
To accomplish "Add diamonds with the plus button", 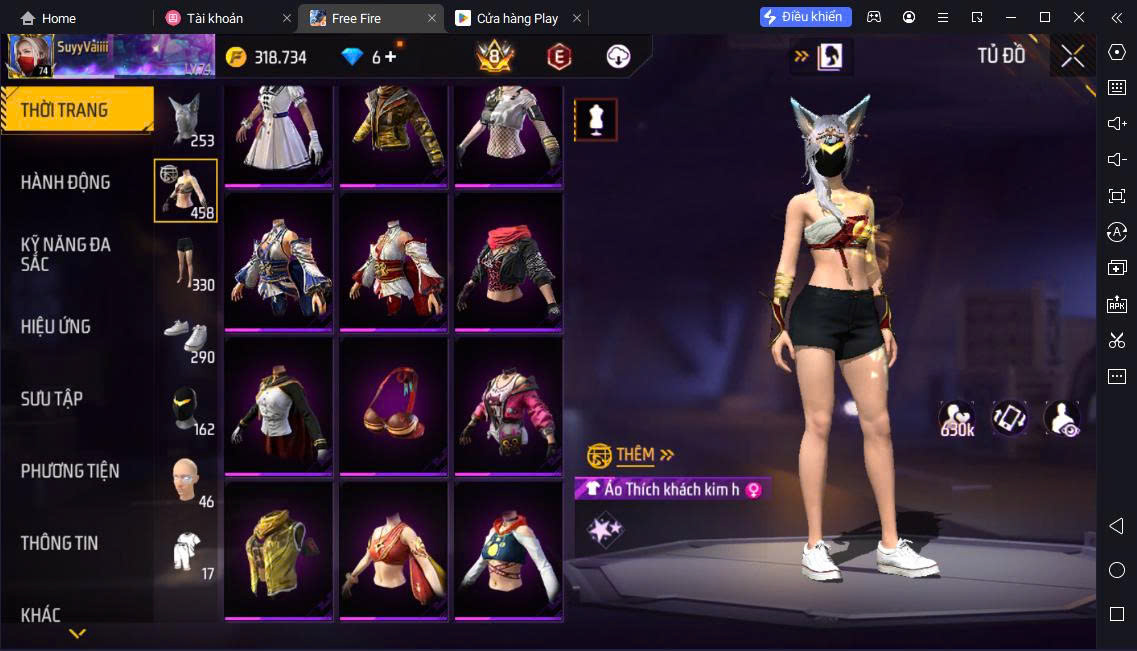I will (x=390, y=57).
